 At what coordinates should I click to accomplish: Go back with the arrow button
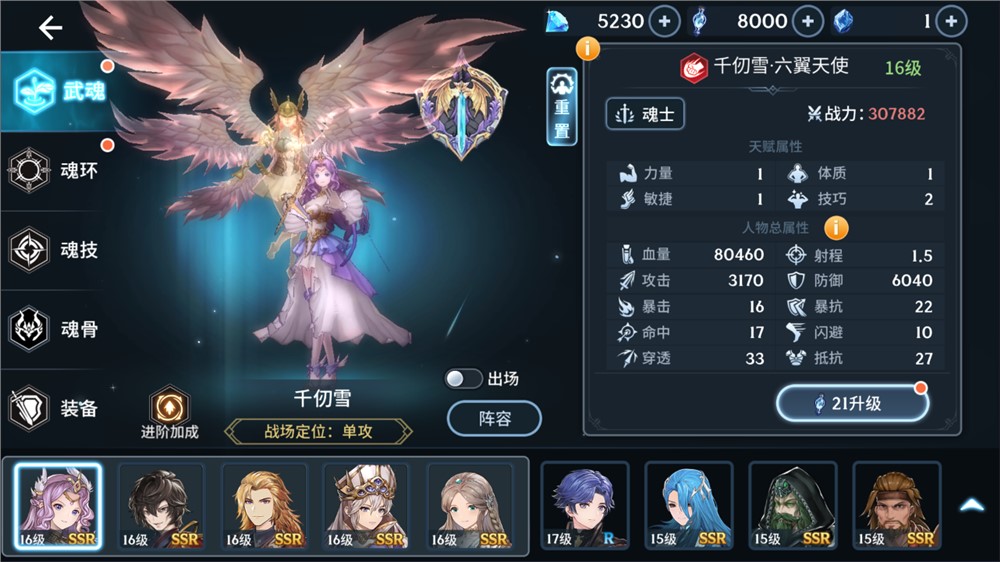coord(50,28)
